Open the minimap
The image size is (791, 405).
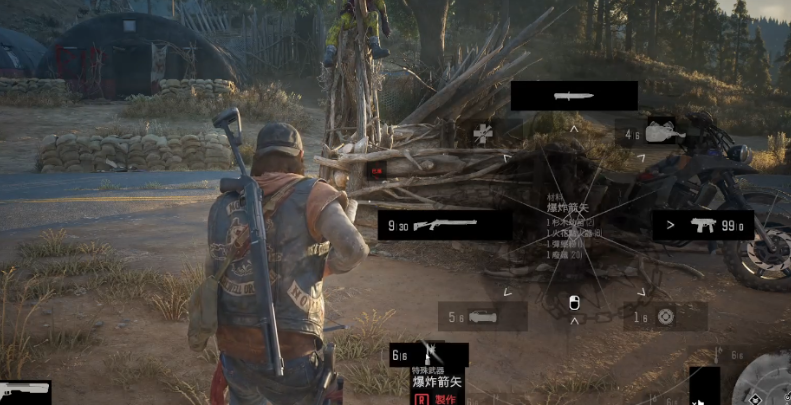point(763,384)
